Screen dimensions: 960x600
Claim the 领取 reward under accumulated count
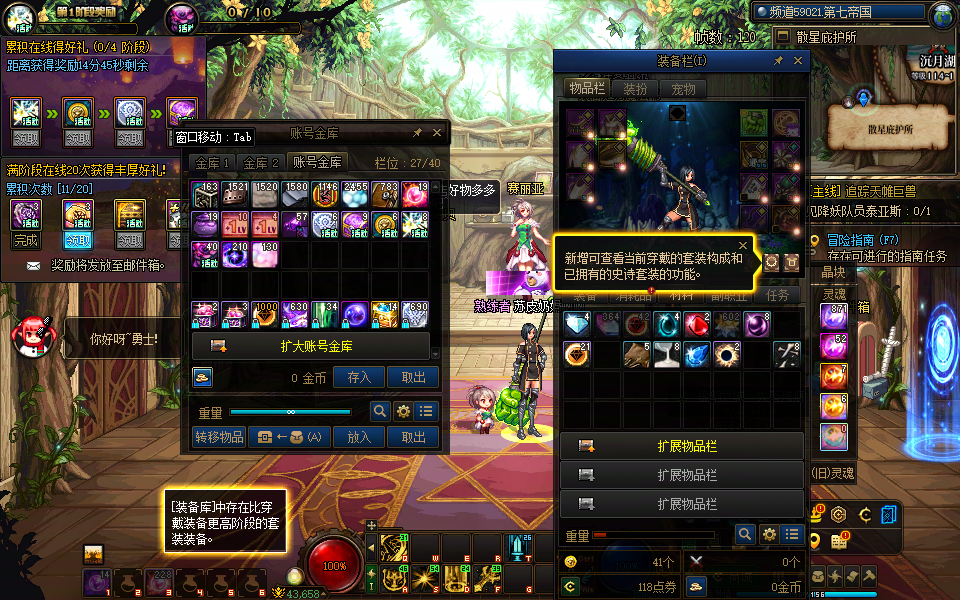coord(78,241)
